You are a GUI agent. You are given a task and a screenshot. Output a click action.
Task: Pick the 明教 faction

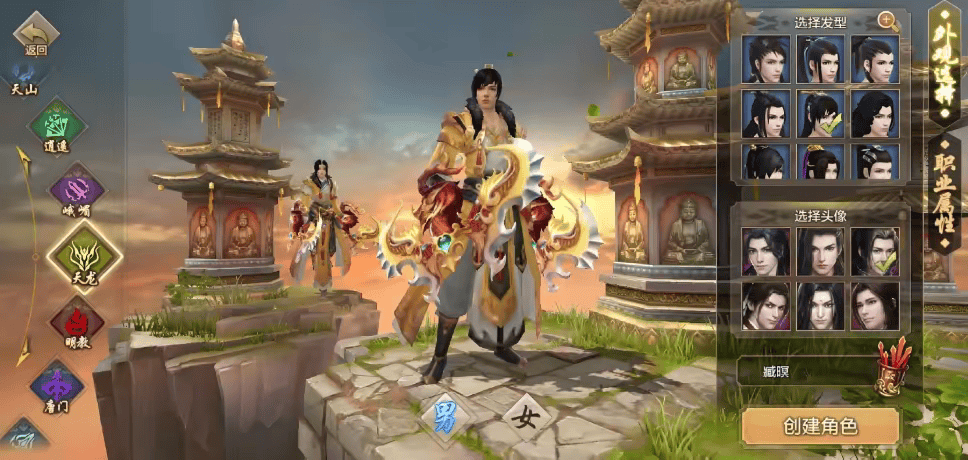[77, 324]
